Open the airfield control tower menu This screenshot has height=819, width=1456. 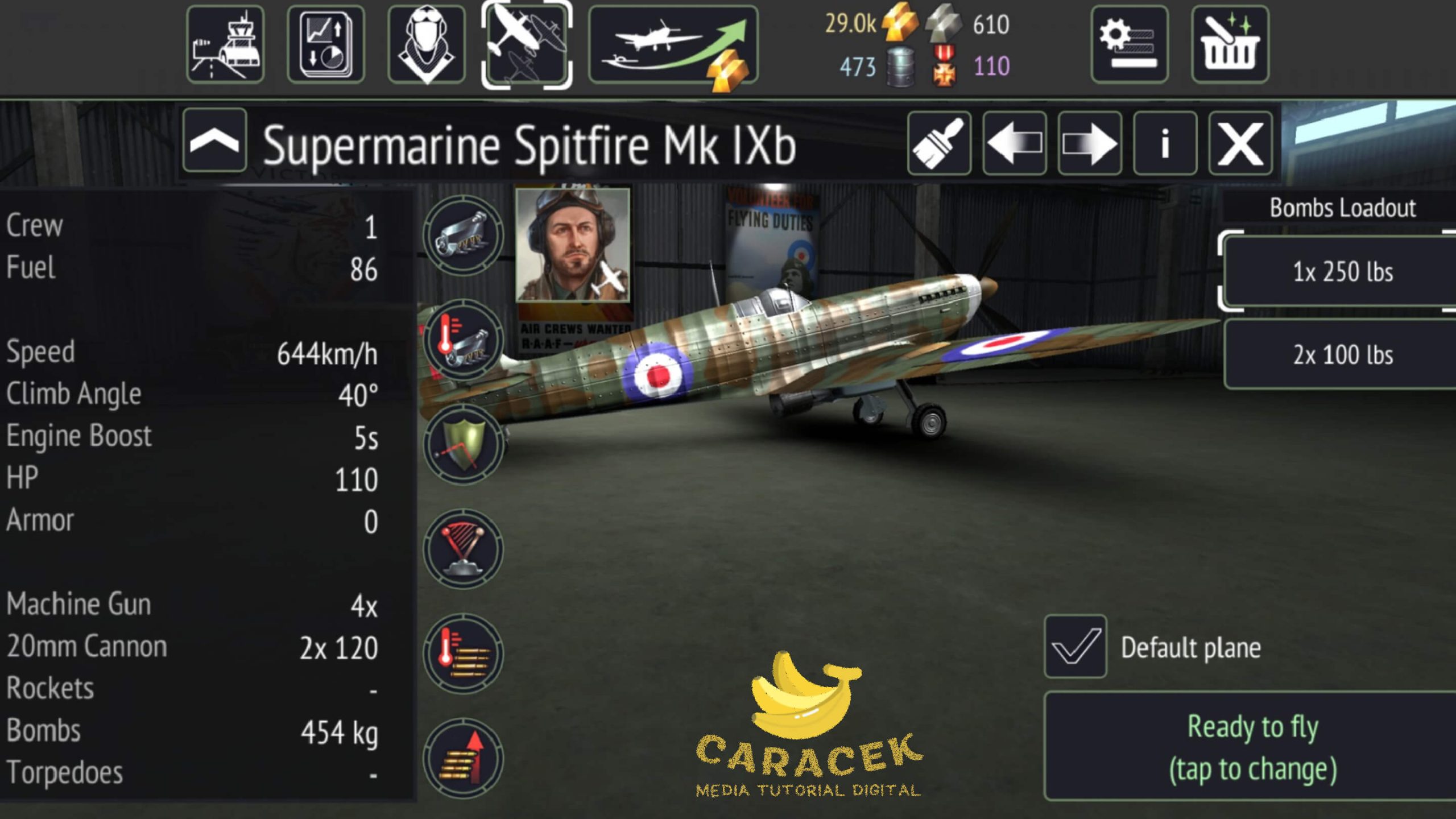point(225,44)
